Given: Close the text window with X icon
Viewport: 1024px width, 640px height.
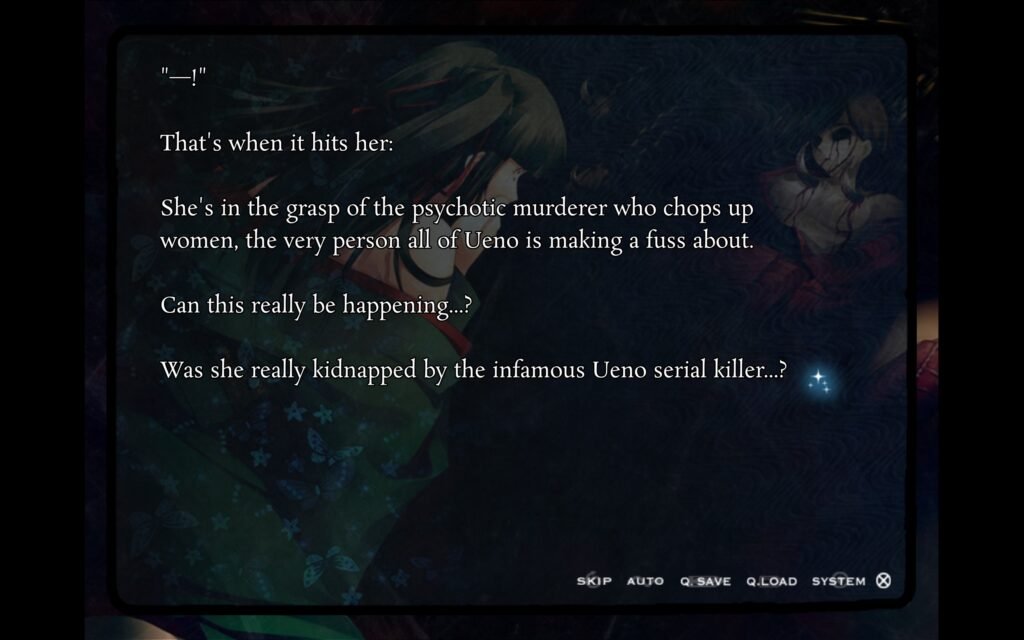Looking at the screenshot, I should [x=883, y=580].
